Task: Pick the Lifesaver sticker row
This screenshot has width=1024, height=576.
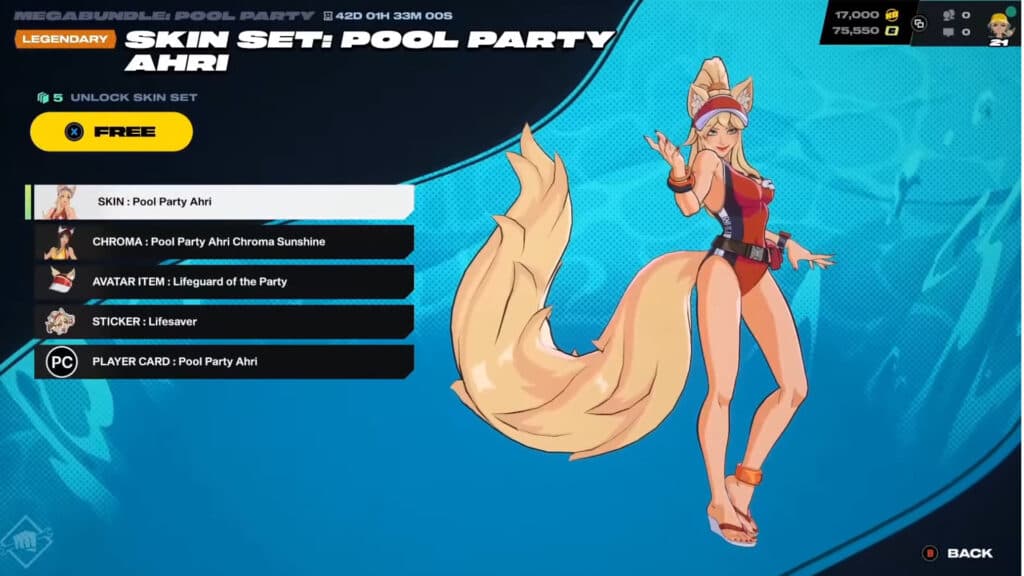Action: [x=224, y=321]
